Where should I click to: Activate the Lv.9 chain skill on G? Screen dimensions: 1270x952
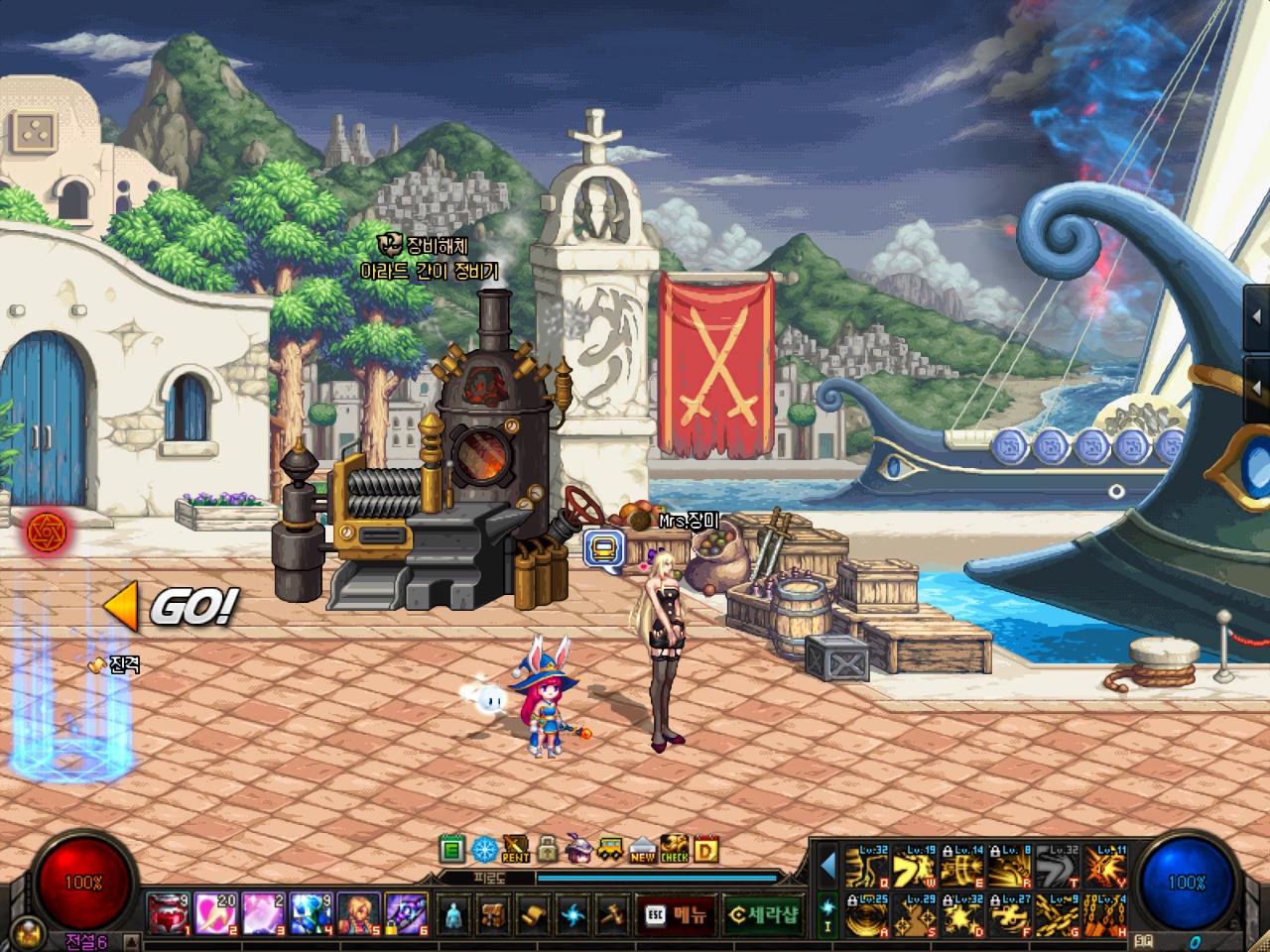1058,915
